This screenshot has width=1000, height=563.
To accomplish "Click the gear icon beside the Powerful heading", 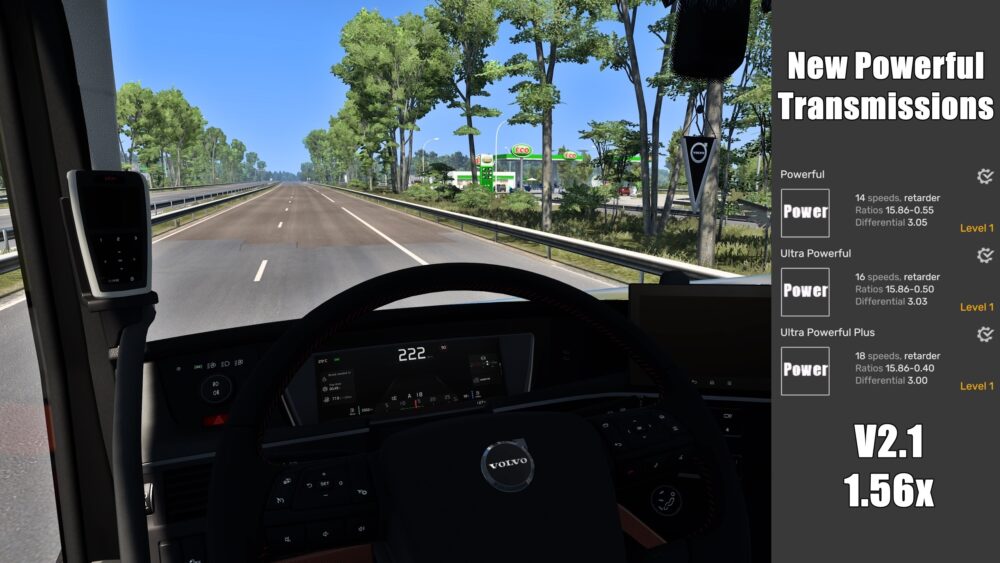I will (985, 177).
